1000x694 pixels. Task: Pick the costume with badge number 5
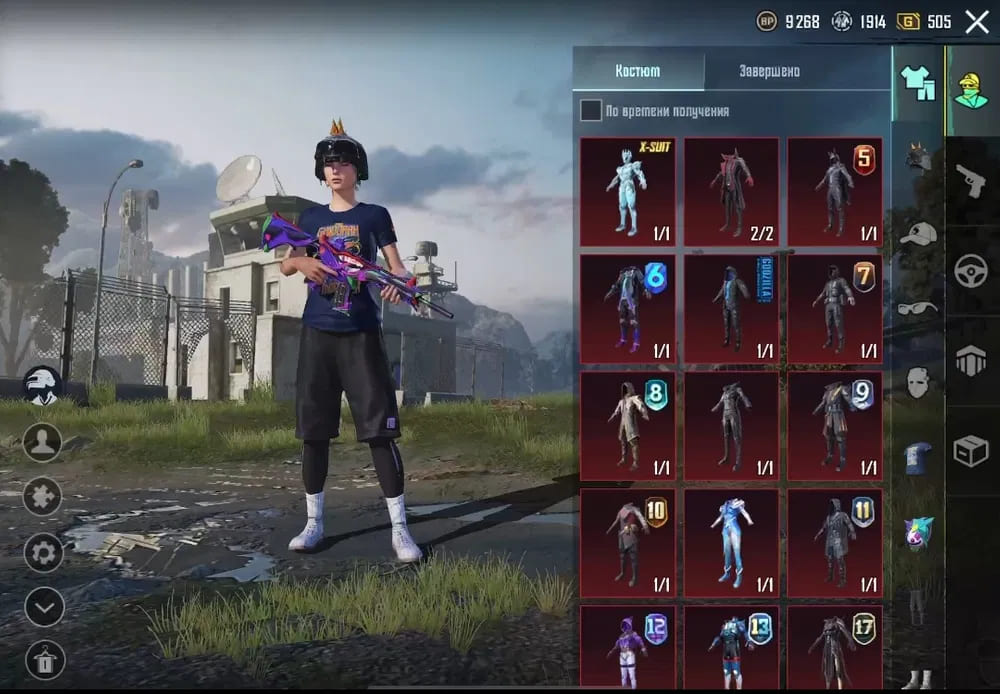834,191
